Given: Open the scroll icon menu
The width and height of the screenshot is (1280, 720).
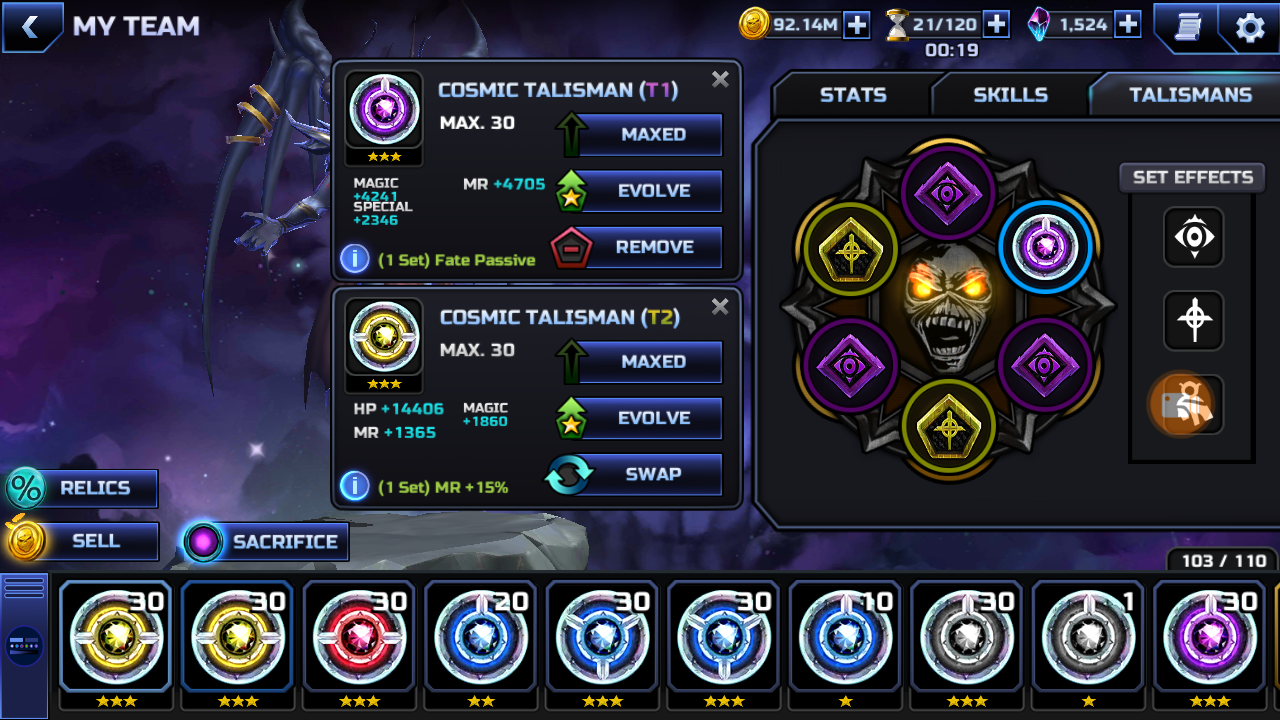Looking at the screenshot, I should pos(1187,27).
